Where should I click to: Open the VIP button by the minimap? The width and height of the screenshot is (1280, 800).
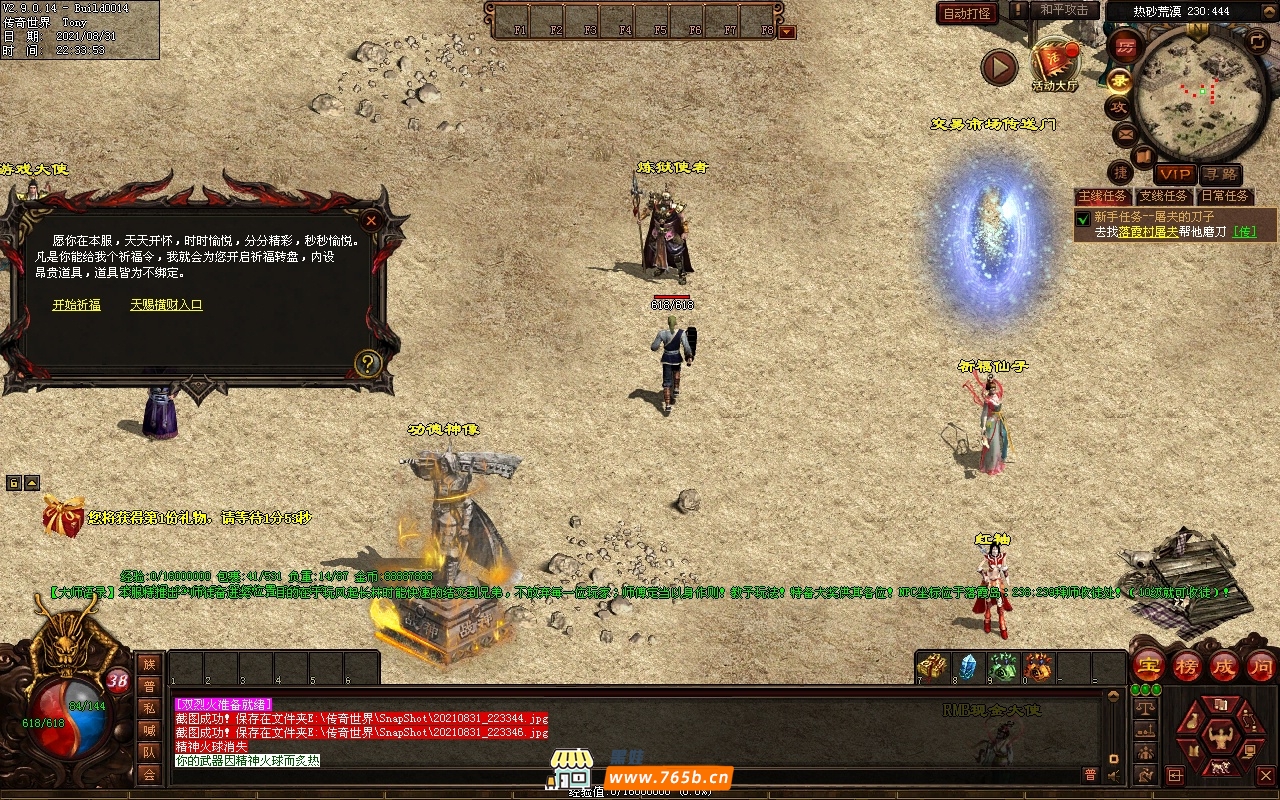pos(1175,174)
